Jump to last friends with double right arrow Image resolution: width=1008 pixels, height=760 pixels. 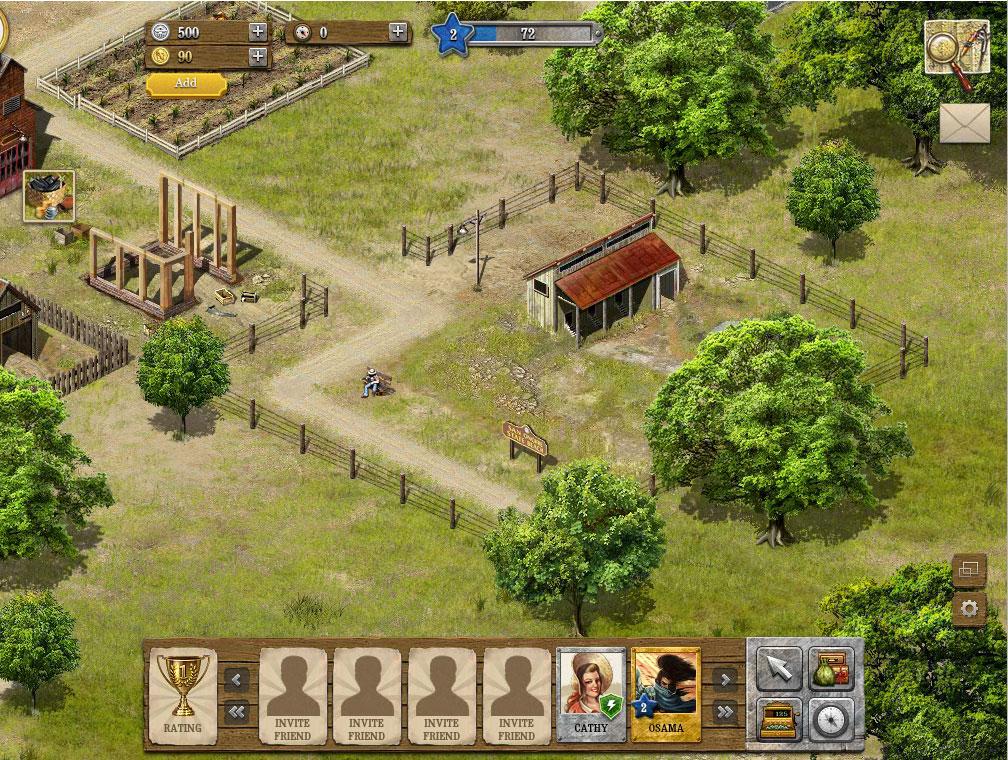point(725,712)
